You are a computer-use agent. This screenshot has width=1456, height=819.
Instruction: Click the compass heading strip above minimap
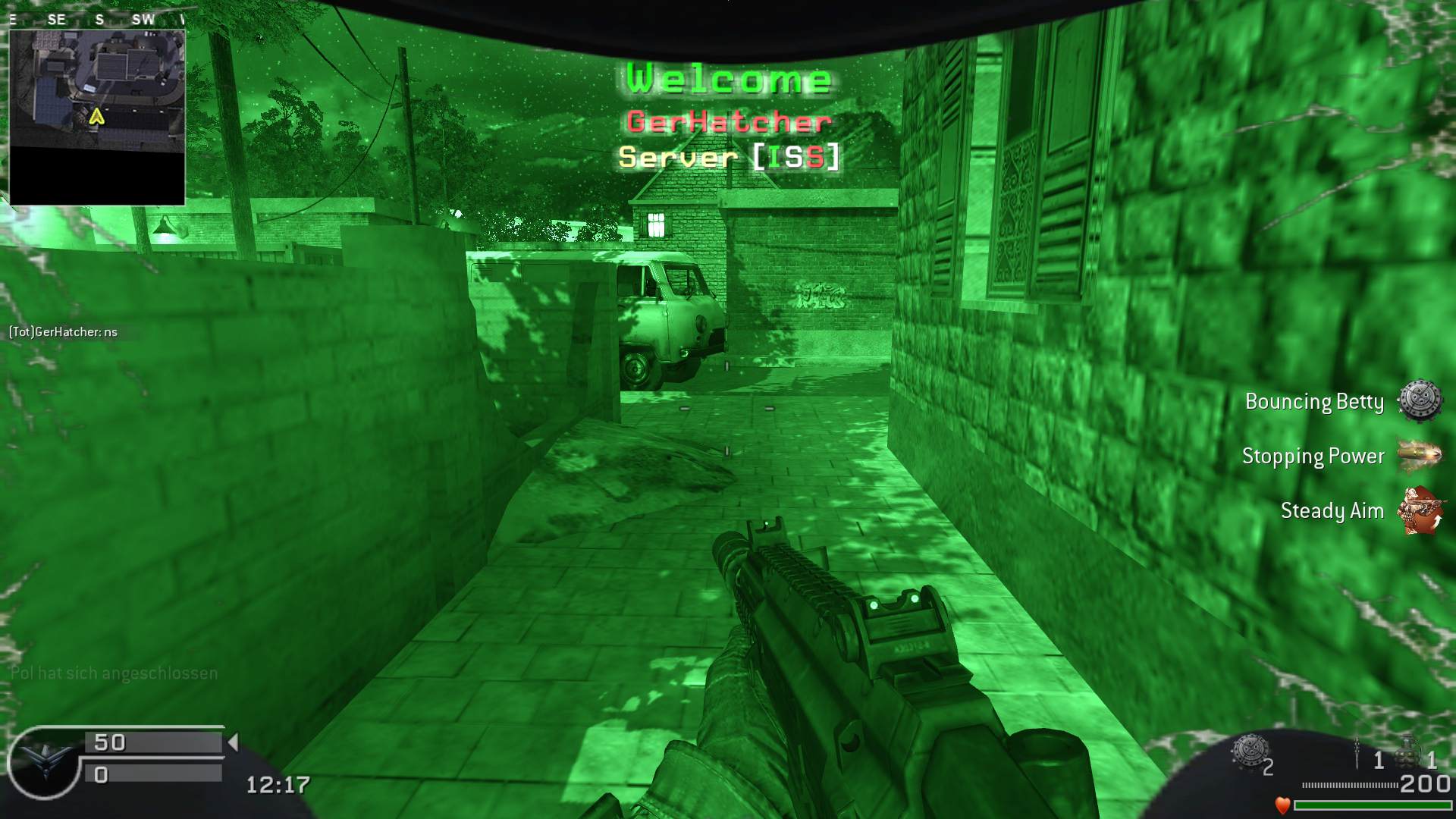coord(97,20)
